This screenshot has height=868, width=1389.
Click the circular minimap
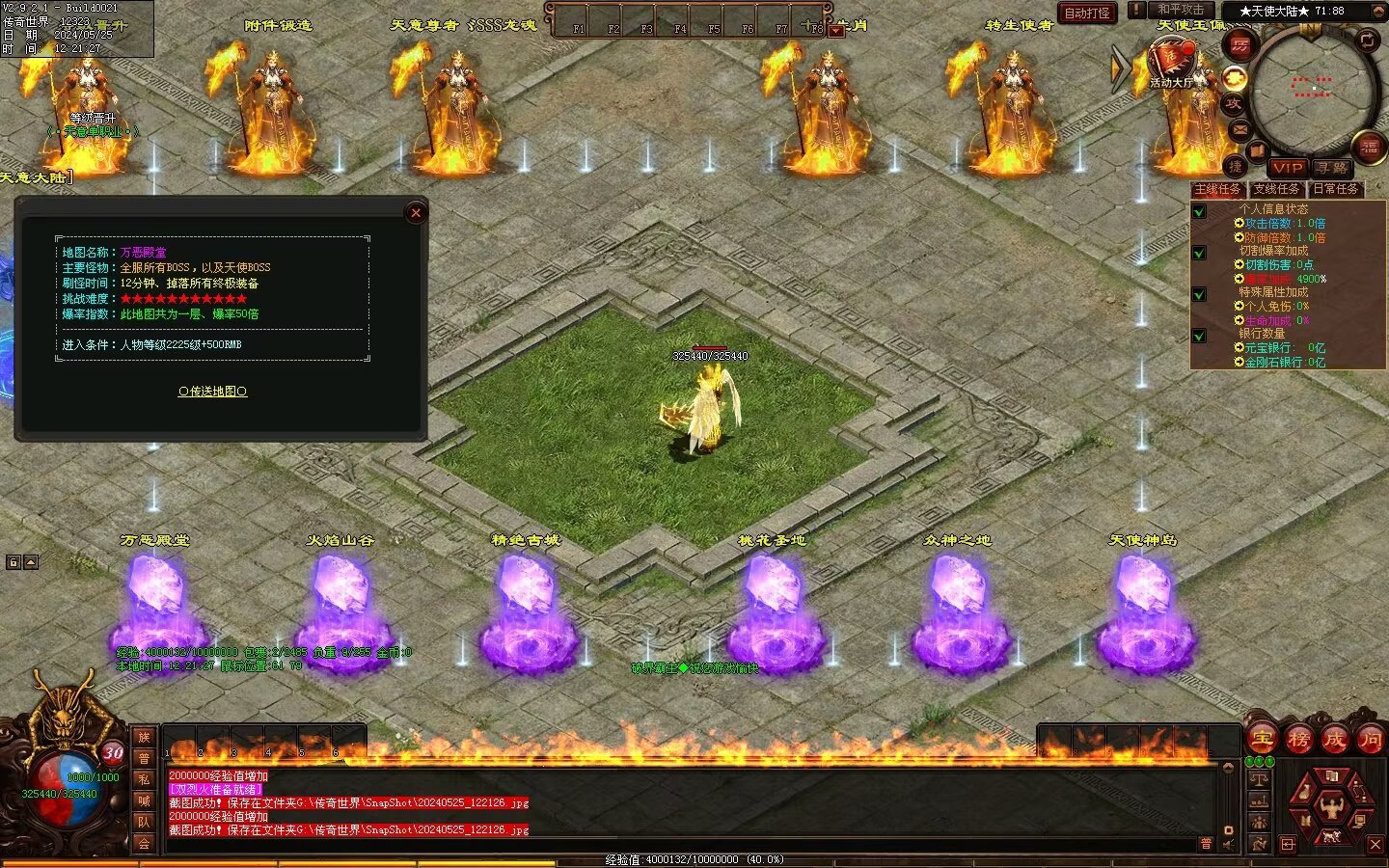point(1312,87)
